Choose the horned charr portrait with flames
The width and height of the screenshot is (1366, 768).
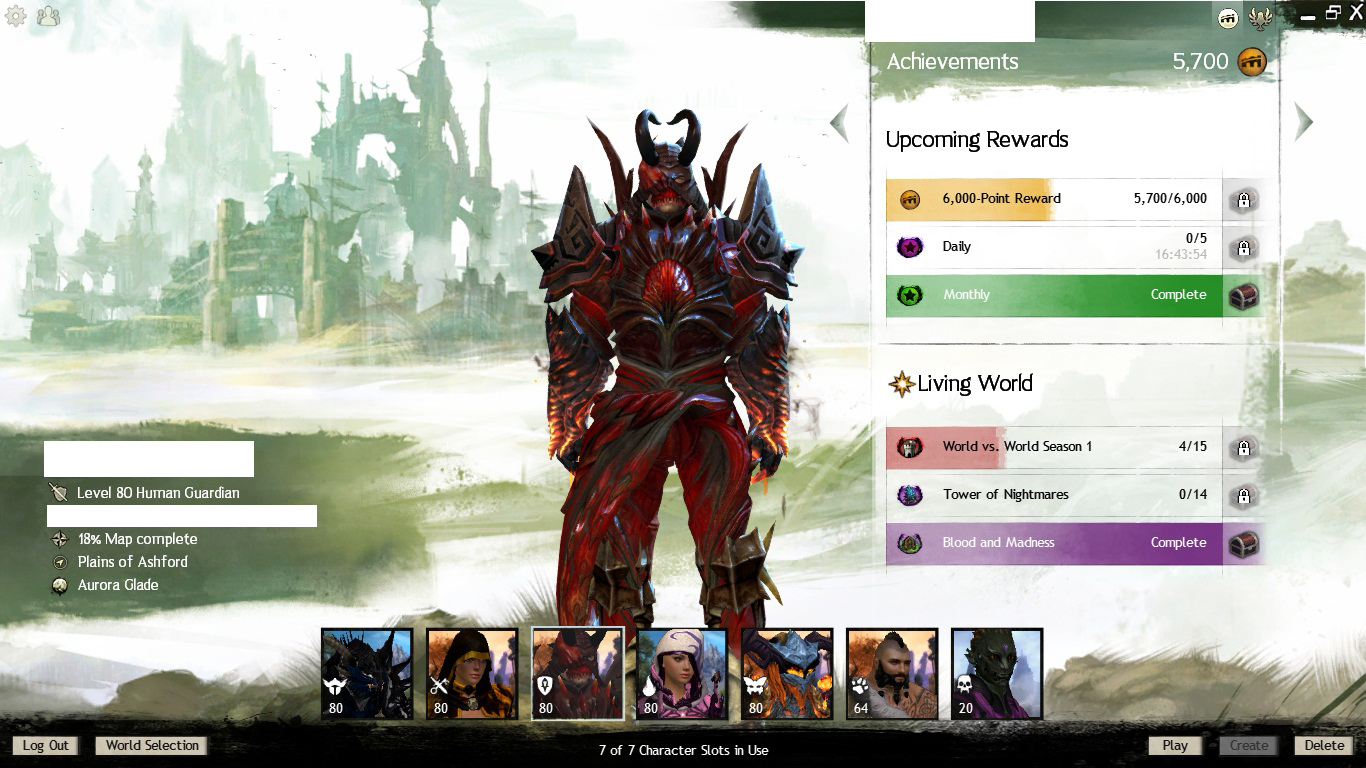tap(787, 673)
